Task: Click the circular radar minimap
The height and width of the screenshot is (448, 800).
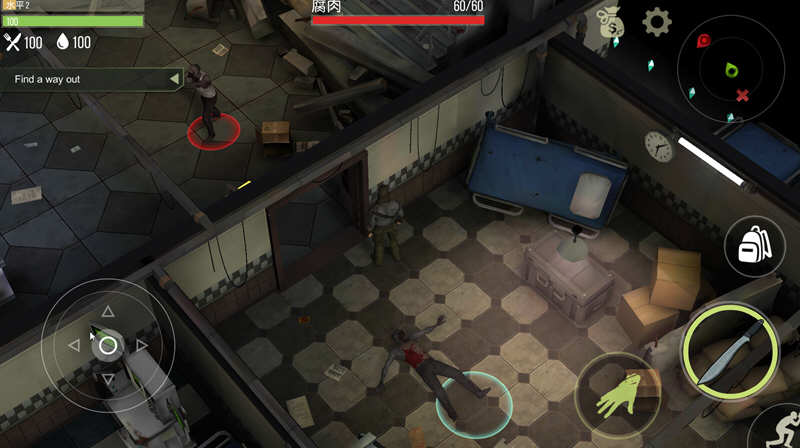Action: click(x=732, y=68)
